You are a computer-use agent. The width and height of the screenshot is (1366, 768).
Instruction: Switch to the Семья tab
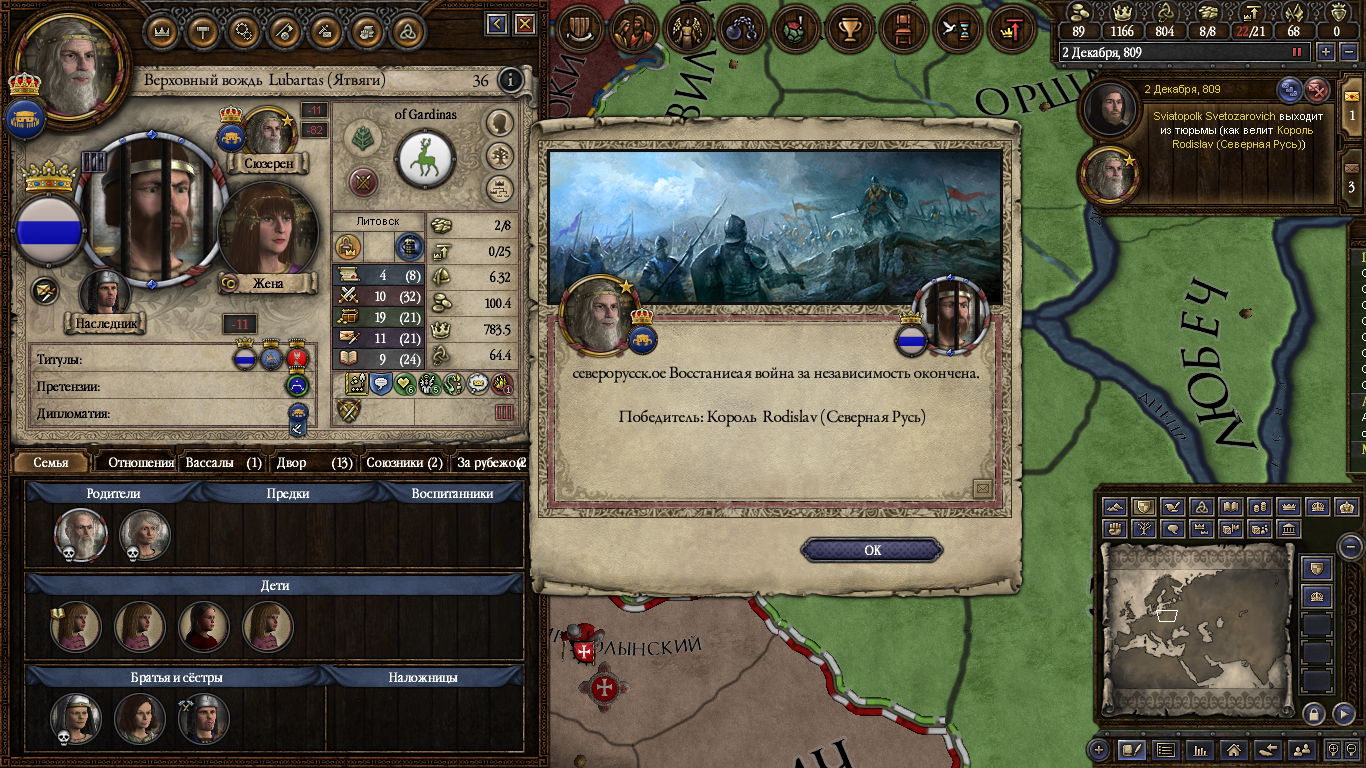click(x=51, y=463)
